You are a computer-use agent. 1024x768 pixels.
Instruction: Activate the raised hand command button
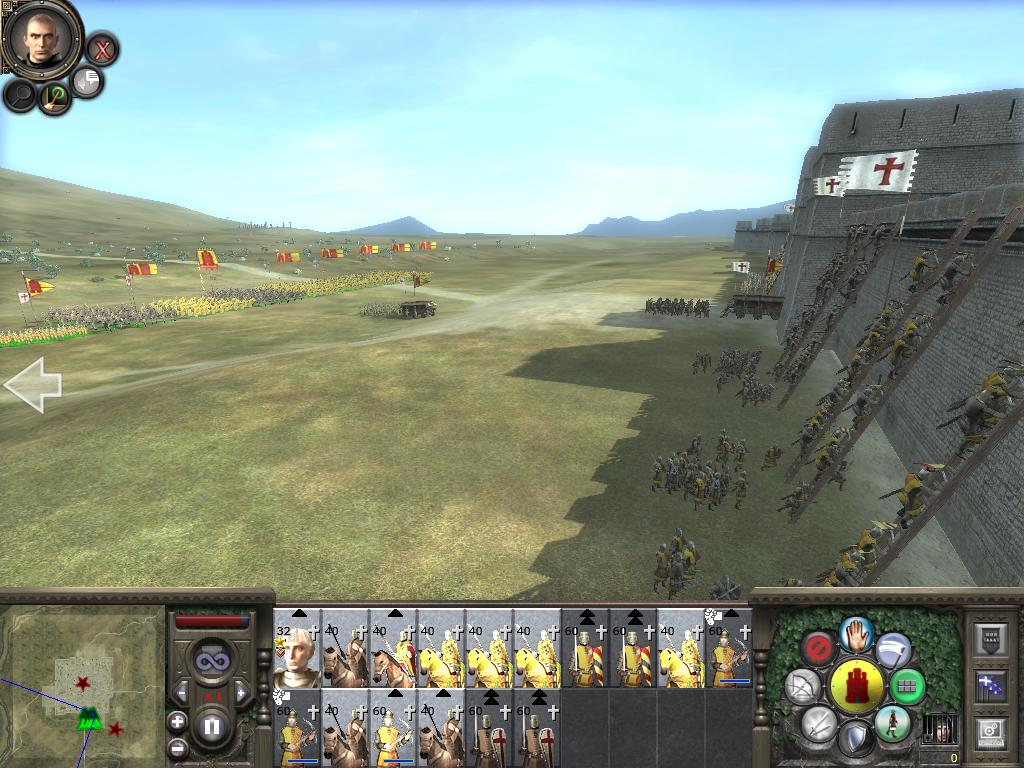point(856,634)
